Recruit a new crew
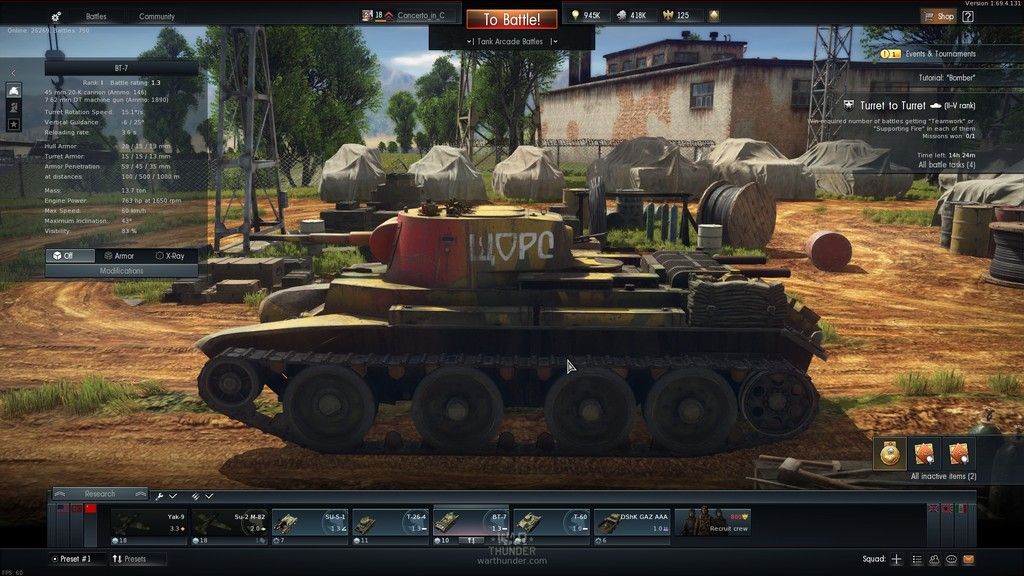This screenshot has height=576, width=1024. (713, 523)
